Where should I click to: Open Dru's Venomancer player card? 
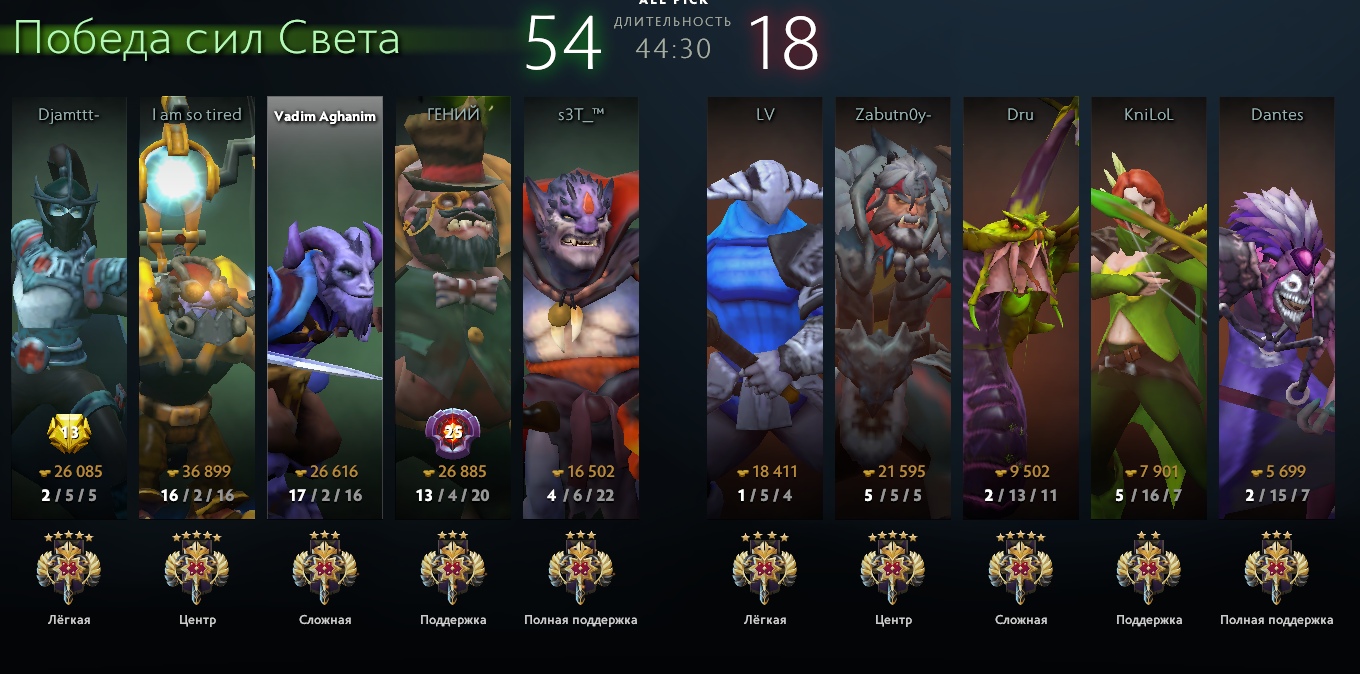pos(1021,300)
